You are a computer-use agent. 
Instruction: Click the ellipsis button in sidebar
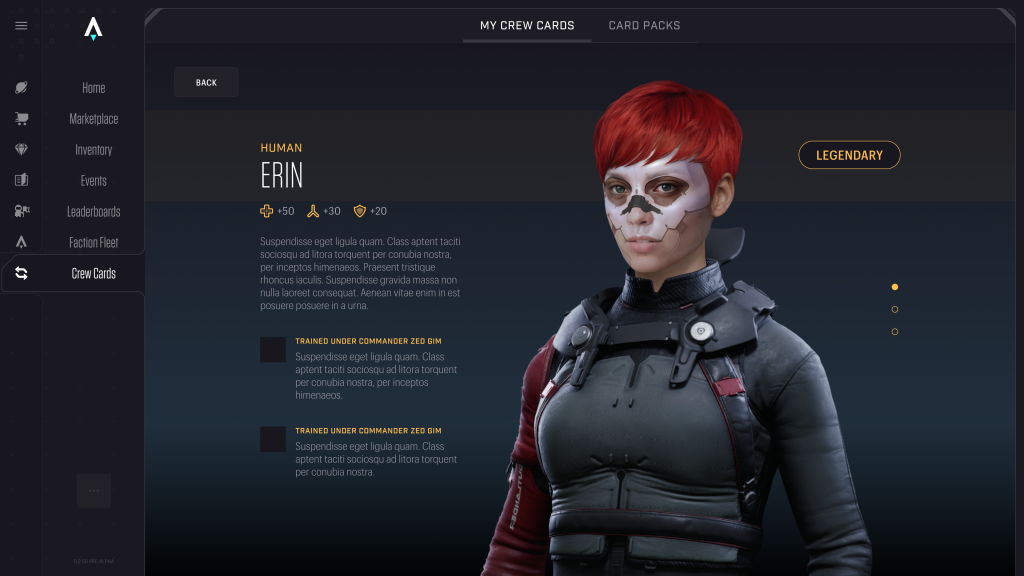click(94, 491)
